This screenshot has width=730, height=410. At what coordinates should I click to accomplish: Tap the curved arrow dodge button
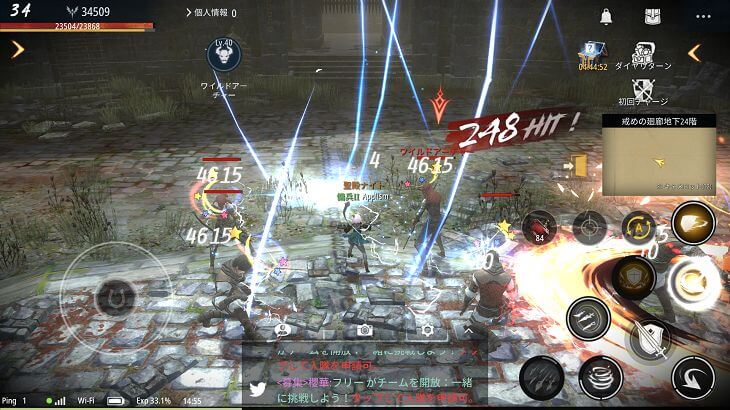tap(692, 378)
